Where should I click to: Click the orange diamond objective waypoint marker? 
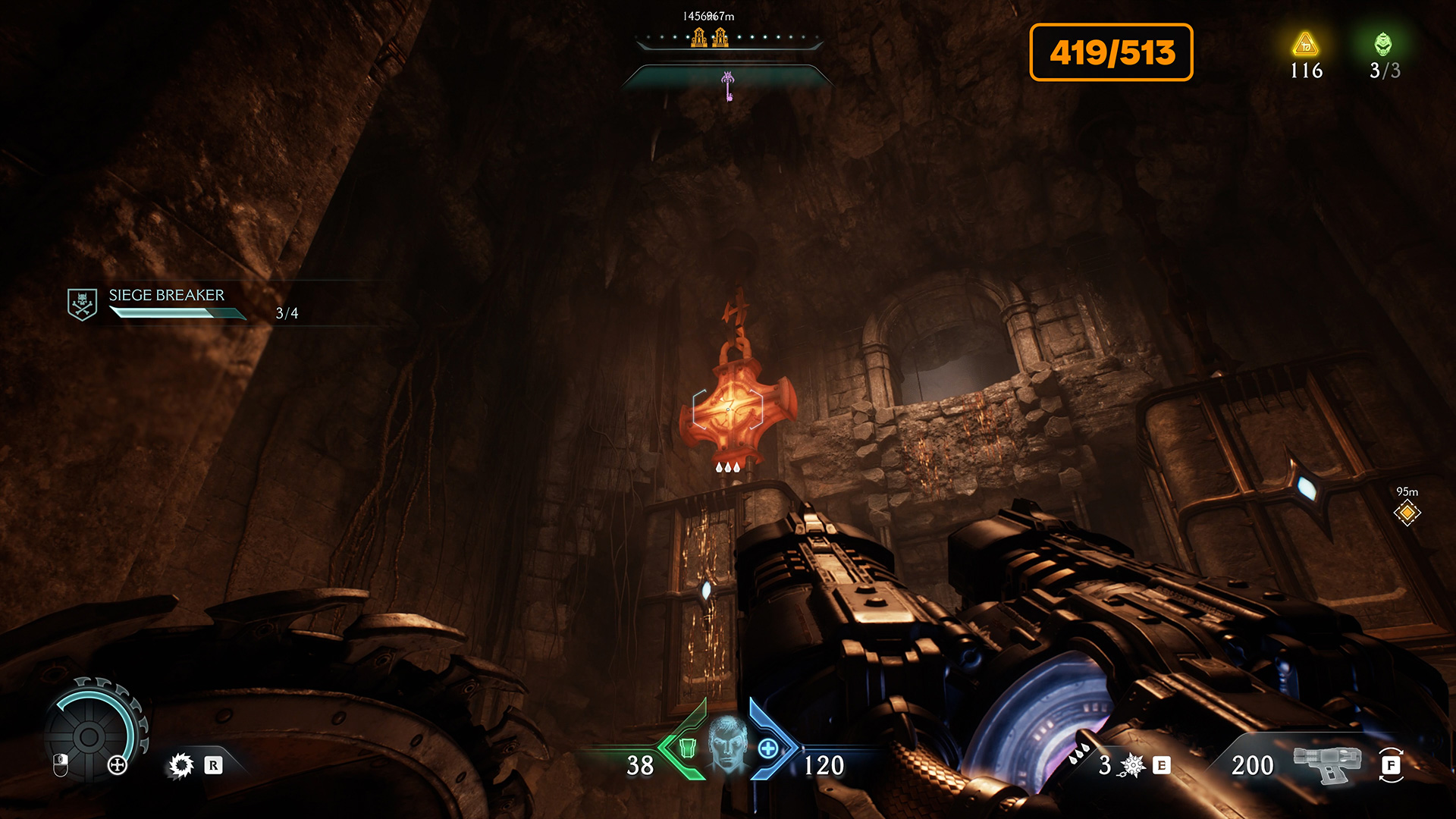coord(1407,513)
